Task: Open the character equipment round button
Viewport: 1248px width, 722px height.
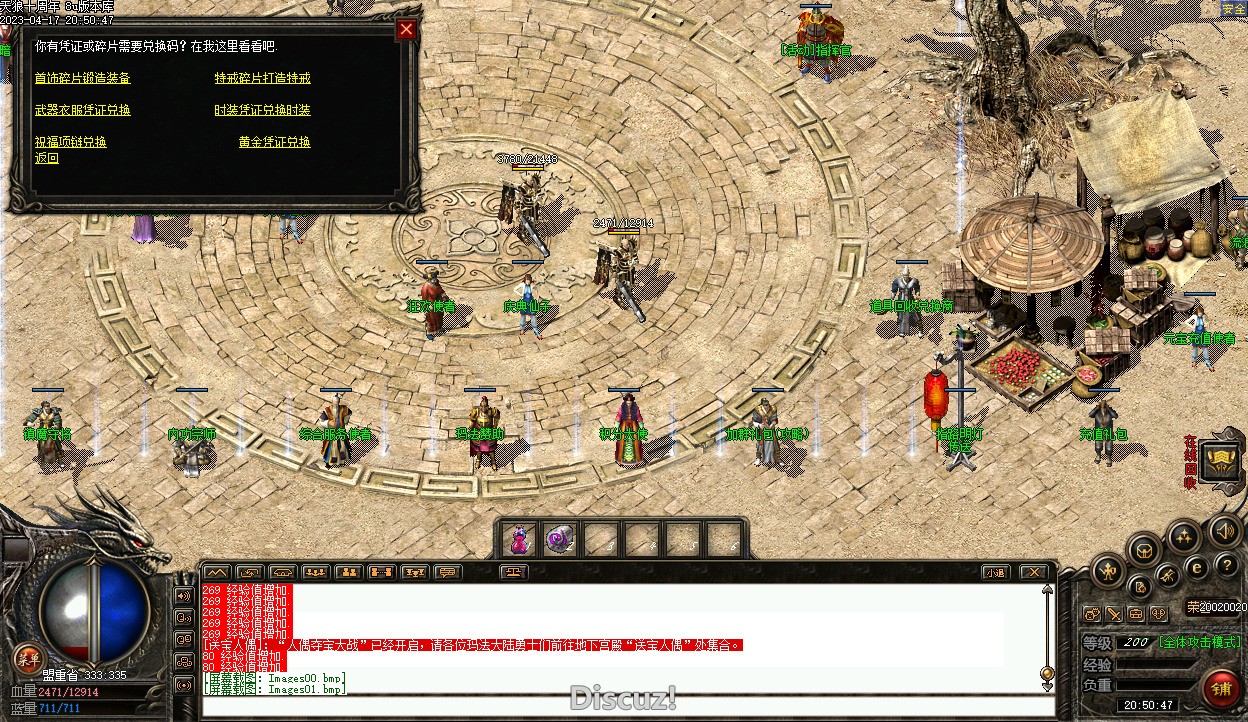Action: [x=1108, y=571]
